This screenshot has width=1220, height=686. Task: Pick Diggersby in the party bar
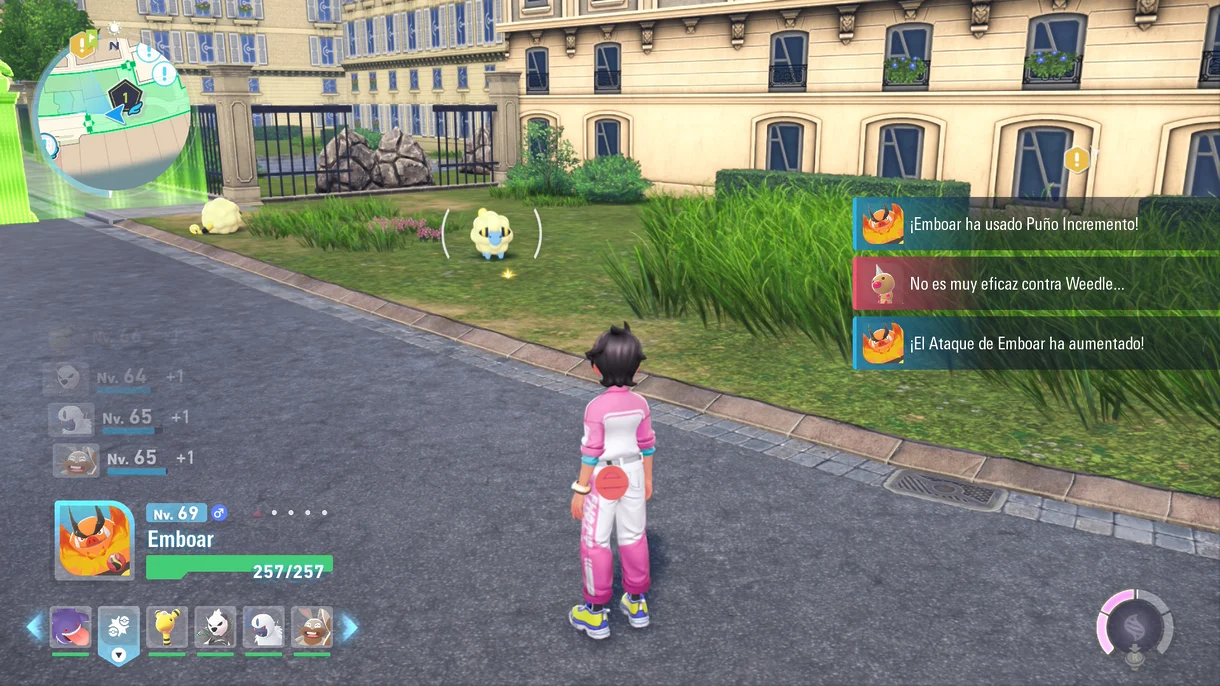pyautogui.click(x=312, y=627)
